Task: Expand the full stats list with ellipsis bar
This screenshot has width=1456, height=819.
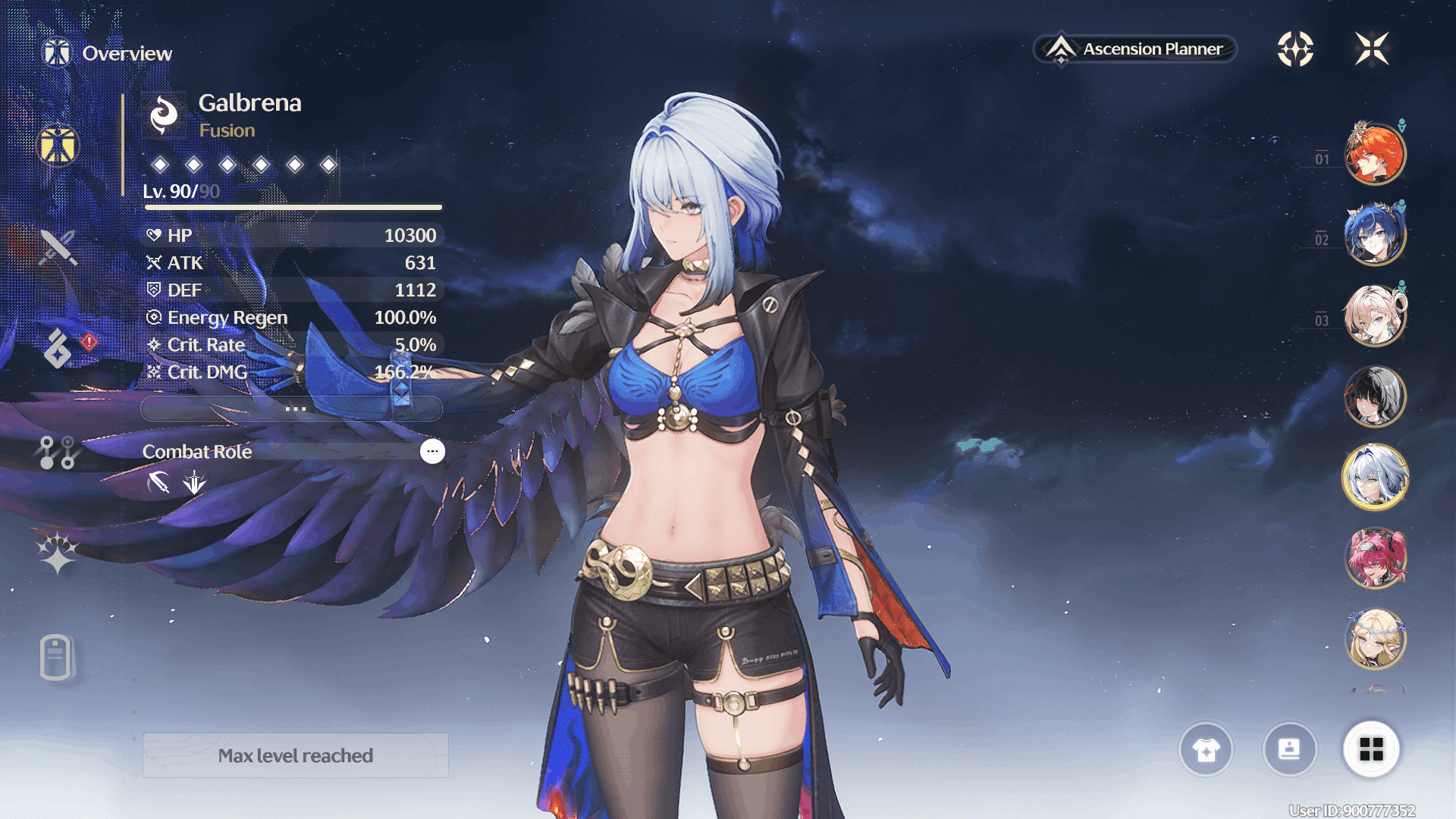Action: tap(292, 409)
